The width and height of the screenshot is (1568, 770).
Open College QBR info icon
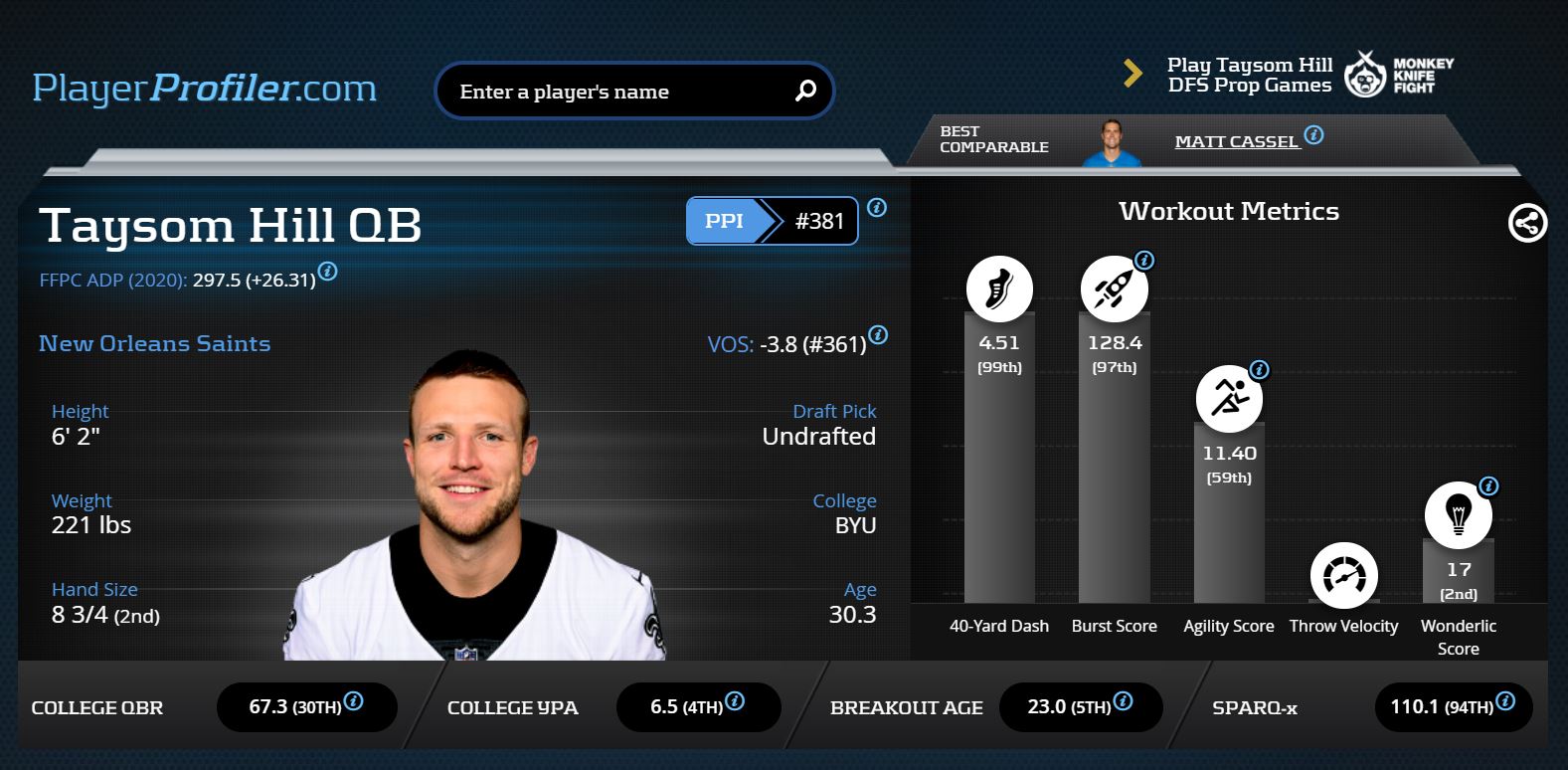pos(353,700)
